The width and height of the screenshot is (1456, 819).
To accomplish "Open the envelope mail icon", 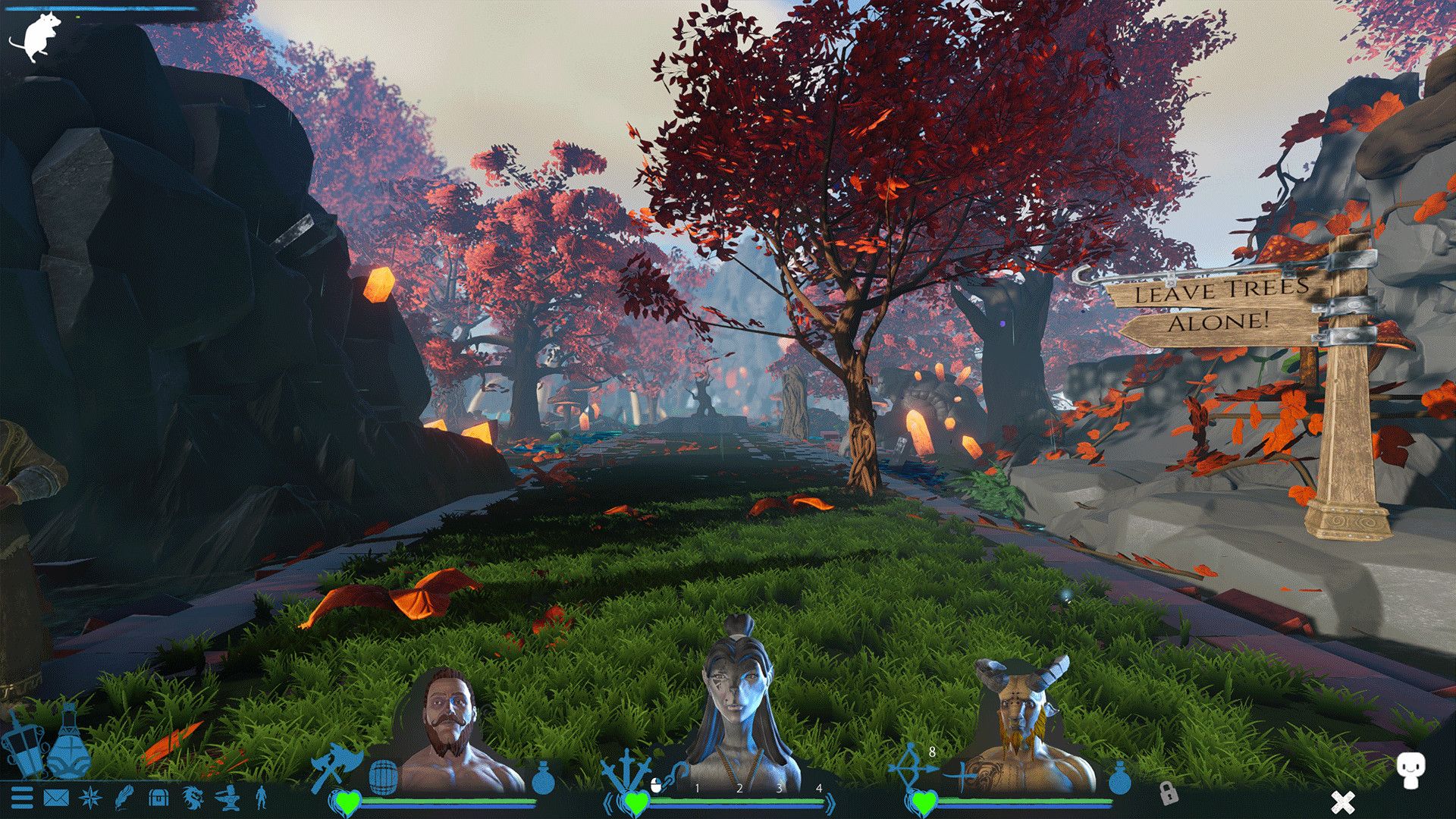I will (56, 798).
